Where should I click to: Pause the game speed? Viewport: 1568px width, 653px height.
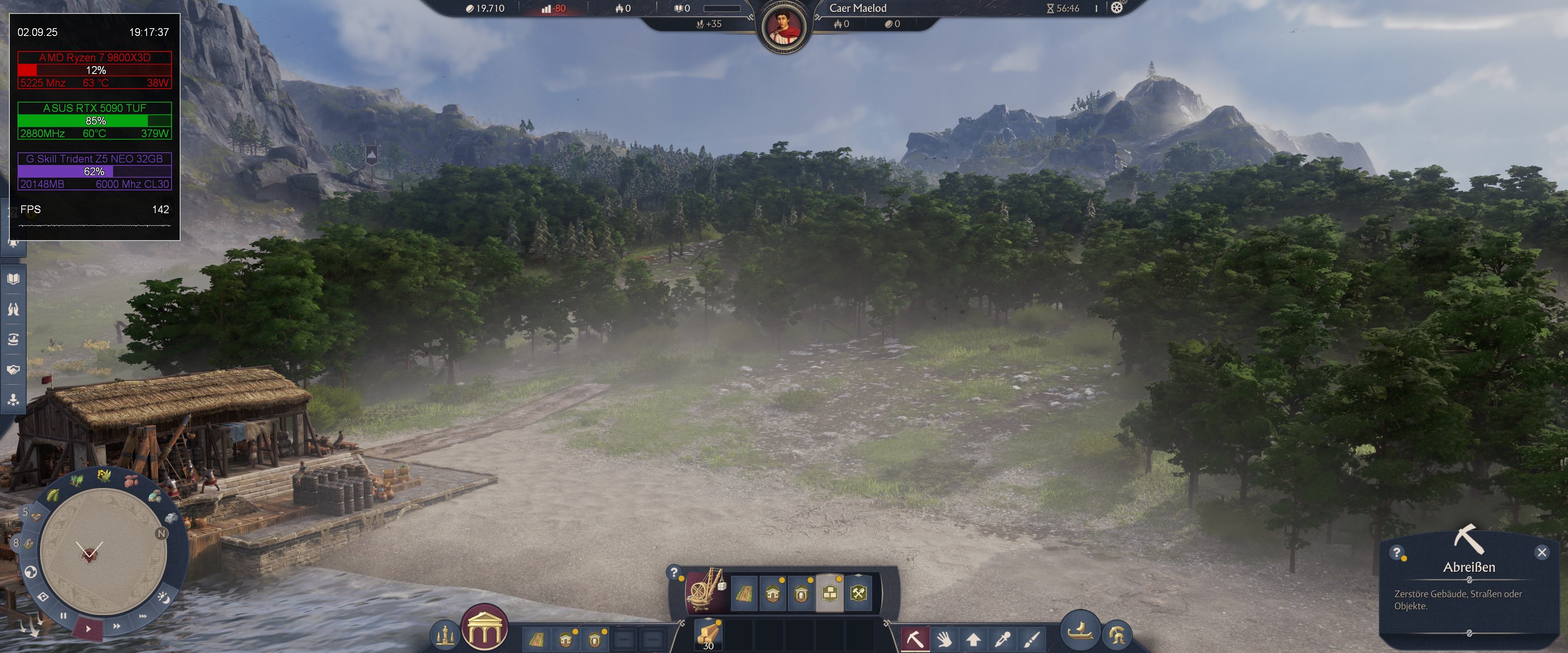click(63, 615)
